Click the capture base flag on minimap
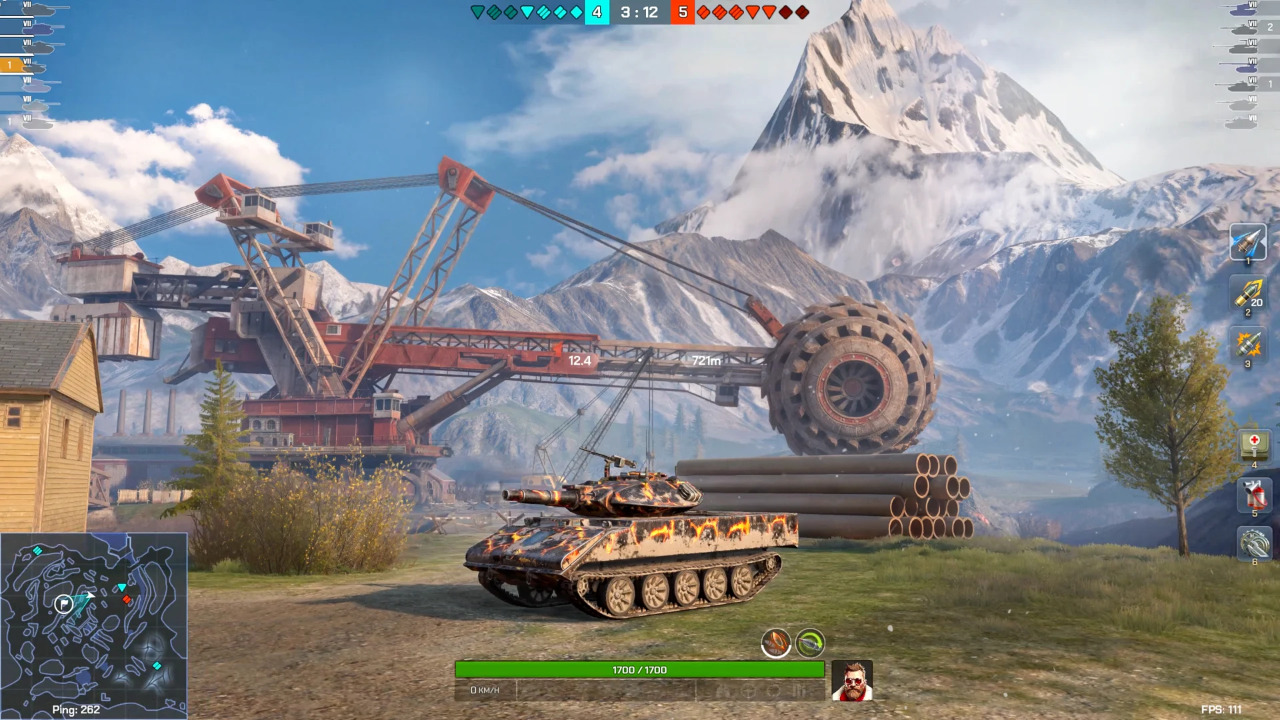1280x720 pixels. (64, 603)
